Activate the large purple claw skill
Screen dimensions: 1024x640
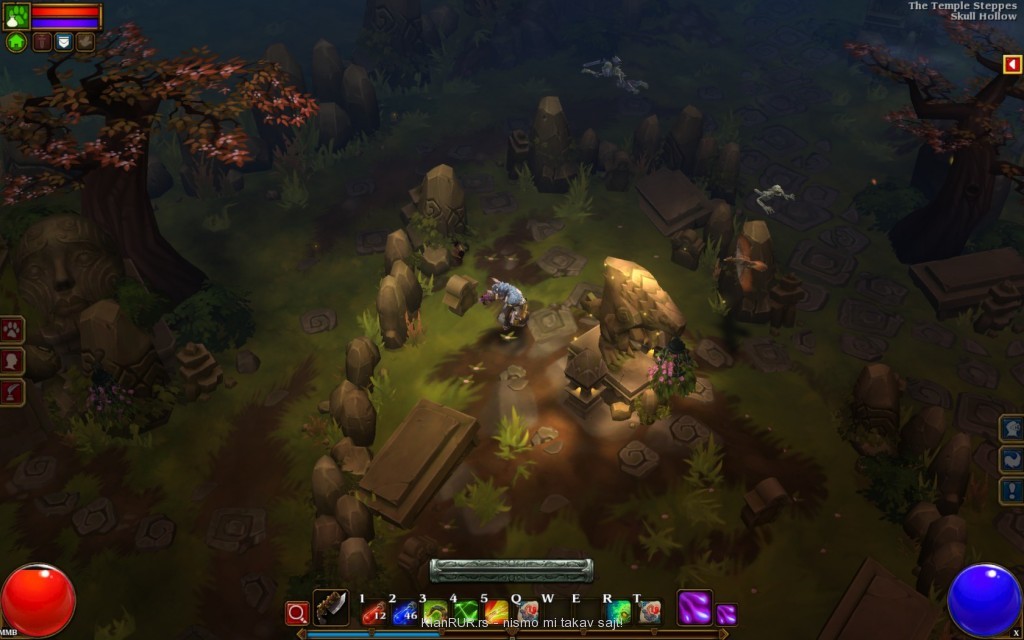point(694,608)
